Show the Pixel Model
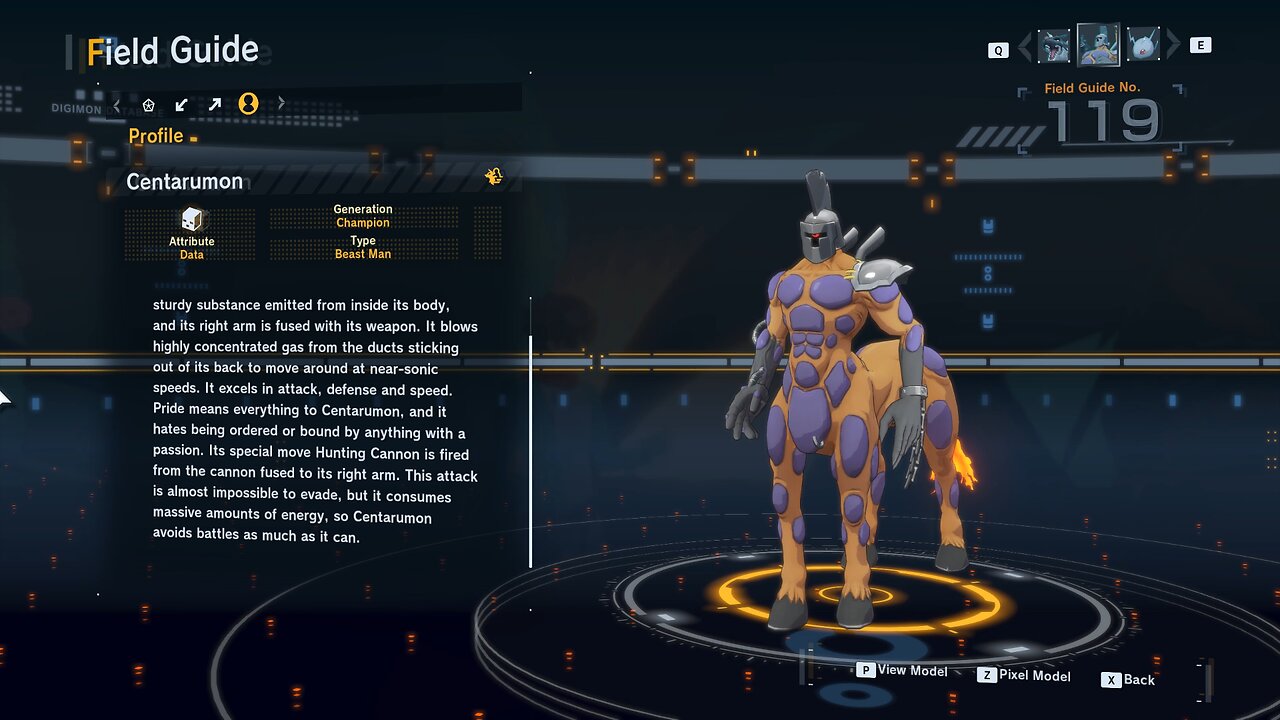This screenshot has width=1280, height=720. point(1024,676)
